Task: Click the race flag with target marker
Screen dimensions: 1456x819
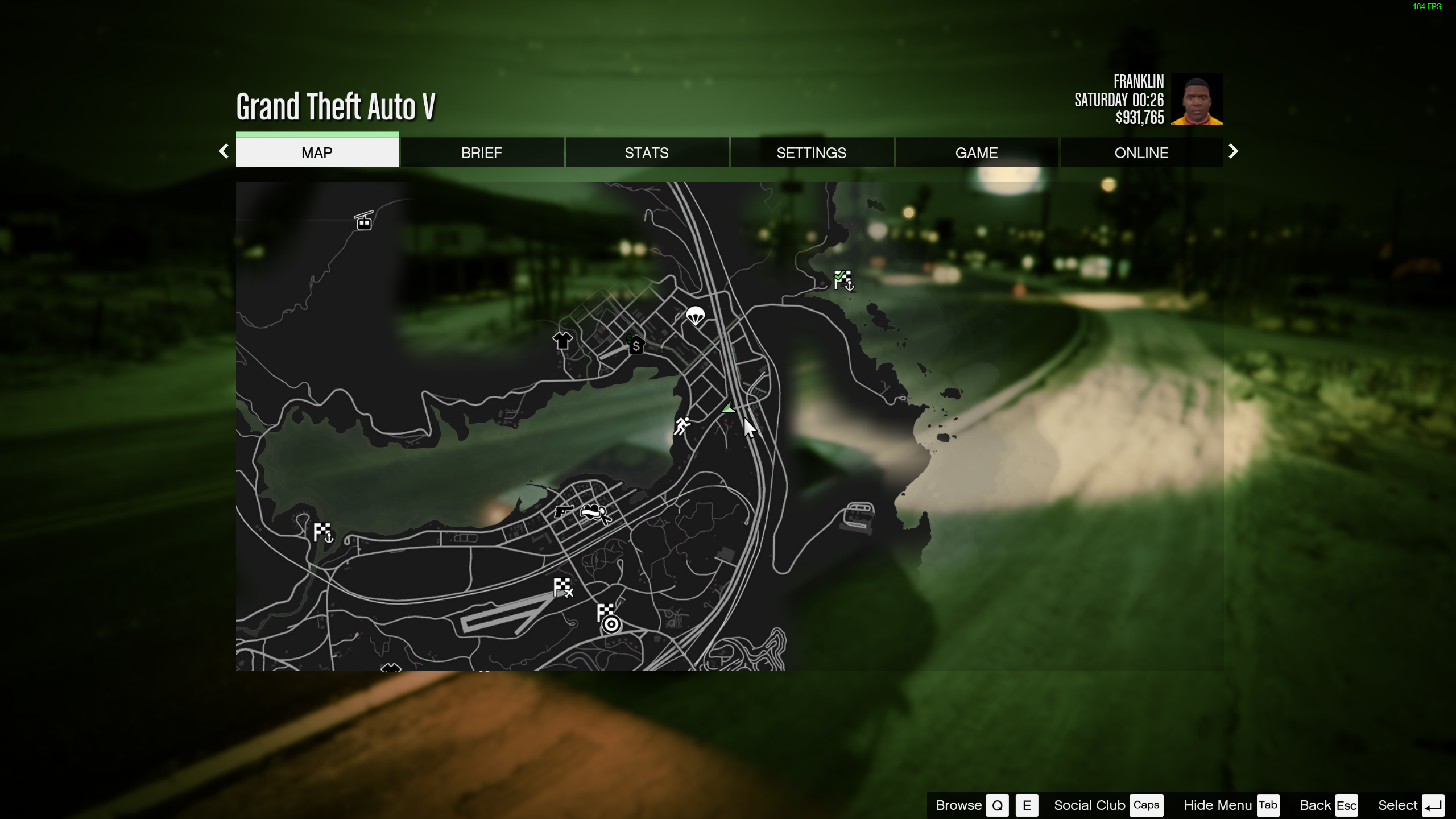Action: click(607, 618)
